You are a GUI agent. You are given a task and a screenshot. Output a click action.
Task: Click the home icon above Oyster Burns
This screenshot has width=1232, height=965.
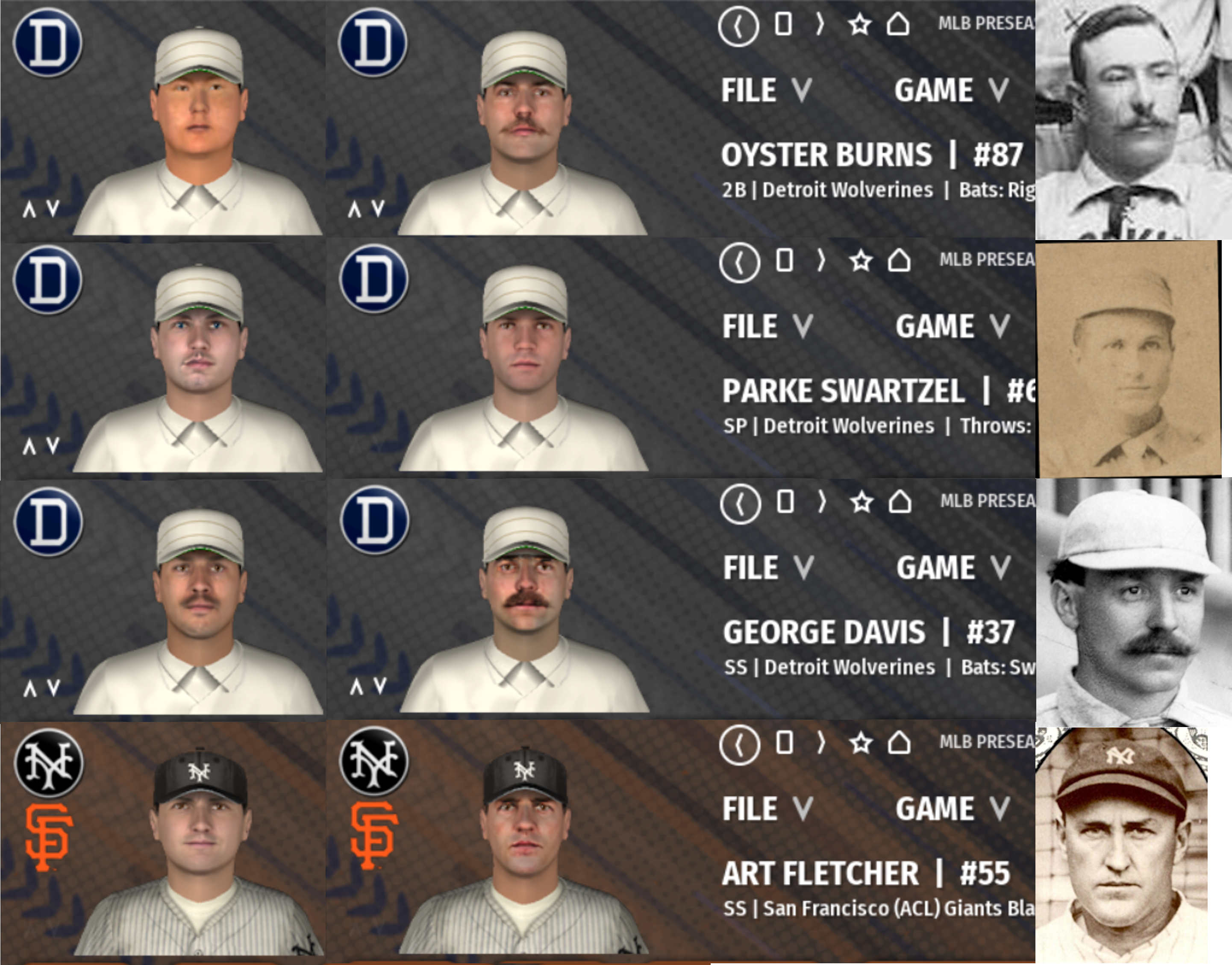[897, 24]
